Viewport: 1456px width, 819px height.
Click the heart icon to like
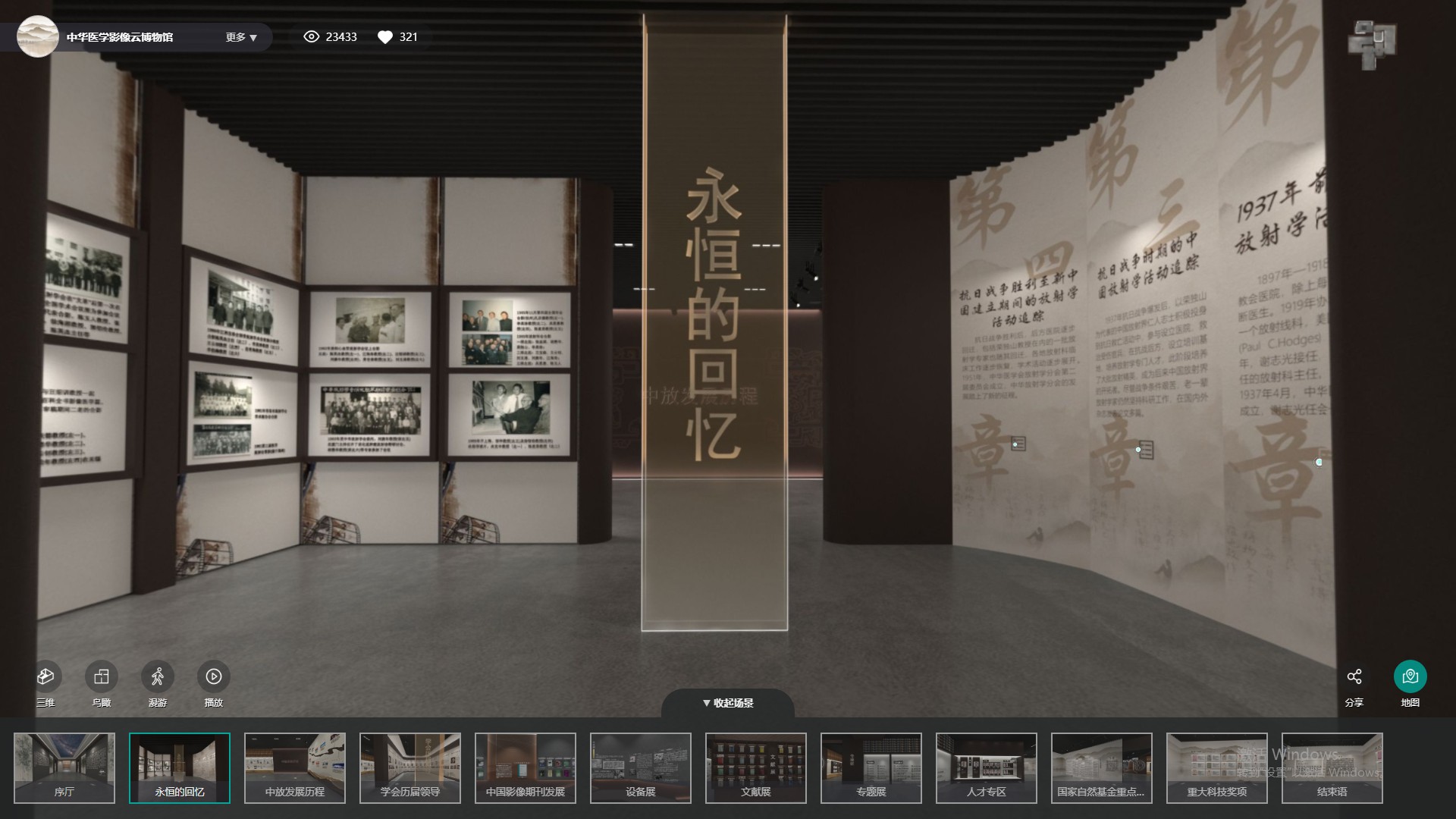pos(385,36)
